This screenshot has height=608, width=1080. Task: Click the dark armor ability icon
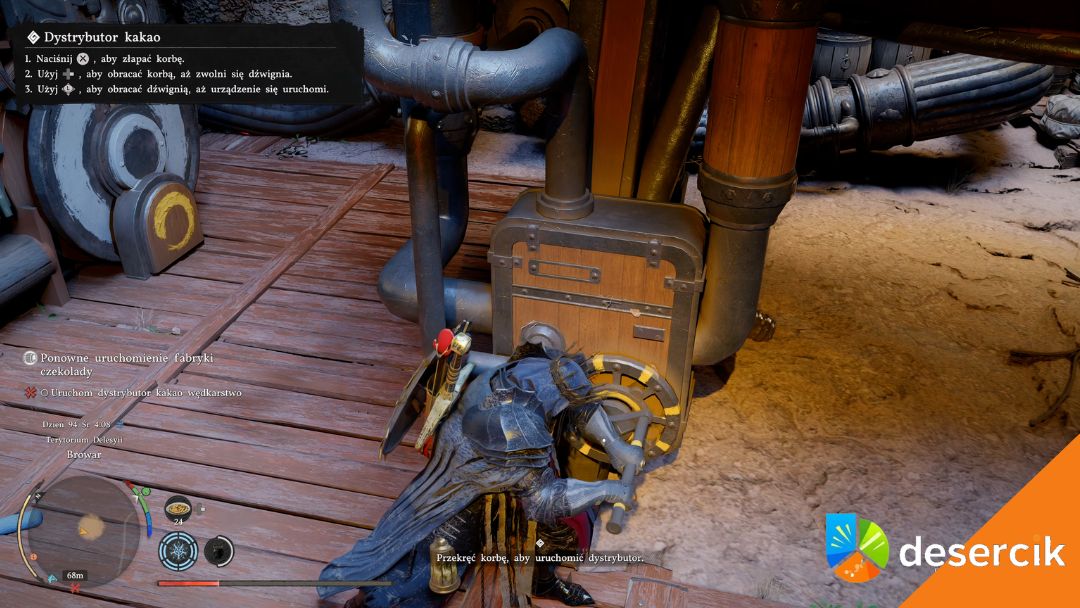(x=219, y=550)
